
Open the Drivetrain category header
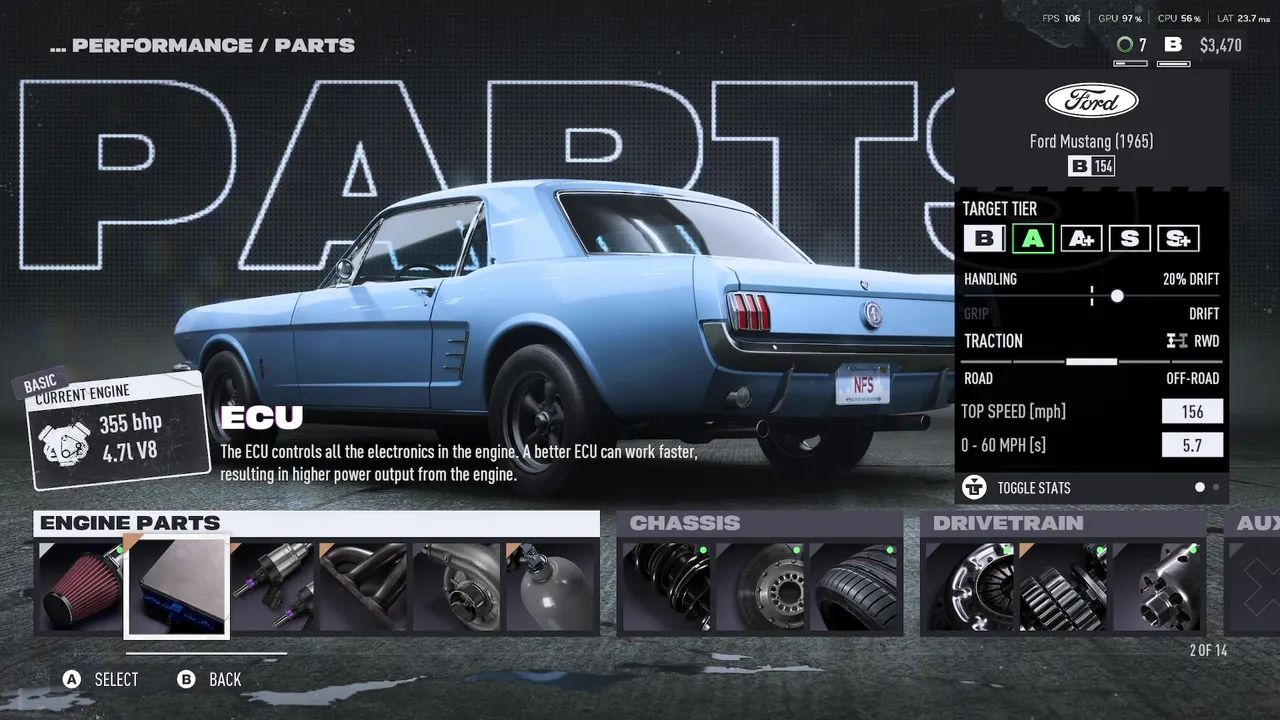point(1008,523)
